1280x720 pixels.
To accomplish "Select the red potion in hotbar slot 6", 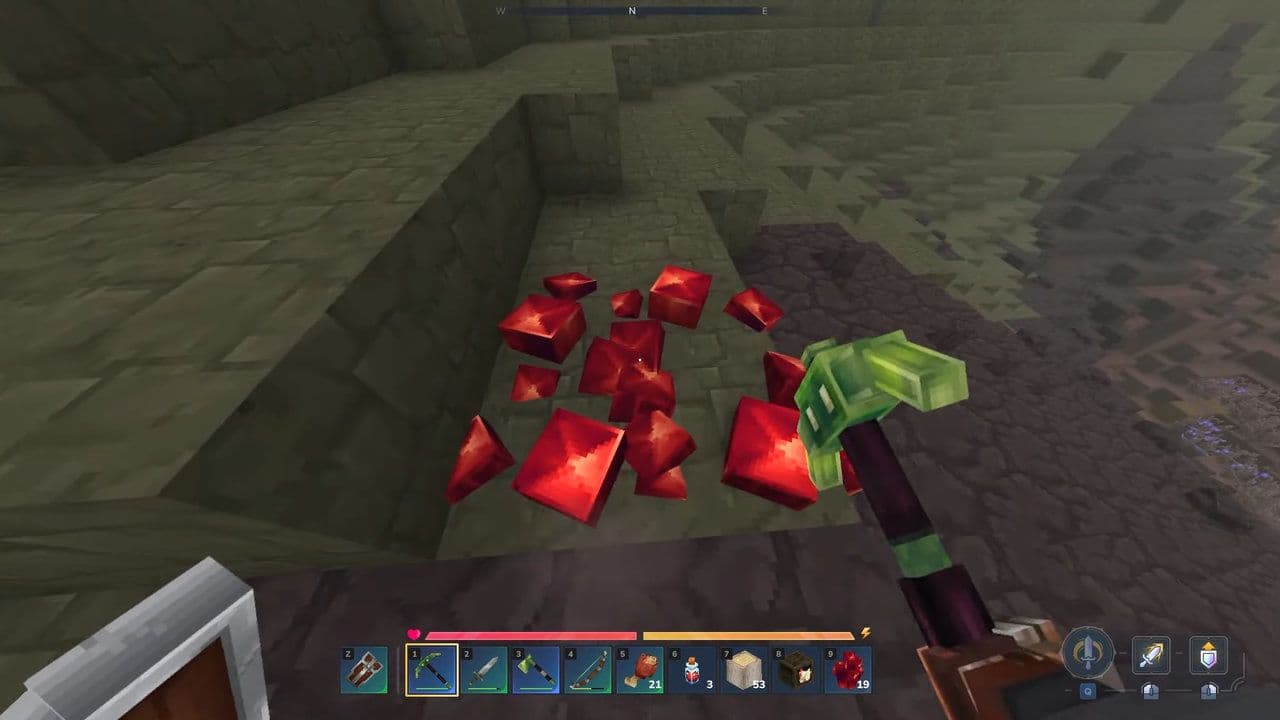I will coord(691,668).
